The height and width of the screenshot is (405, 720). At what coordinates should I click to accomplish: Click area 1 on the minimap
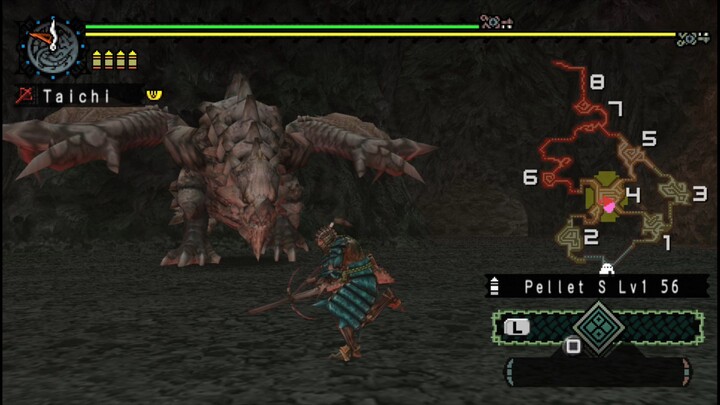click(667, 241)
